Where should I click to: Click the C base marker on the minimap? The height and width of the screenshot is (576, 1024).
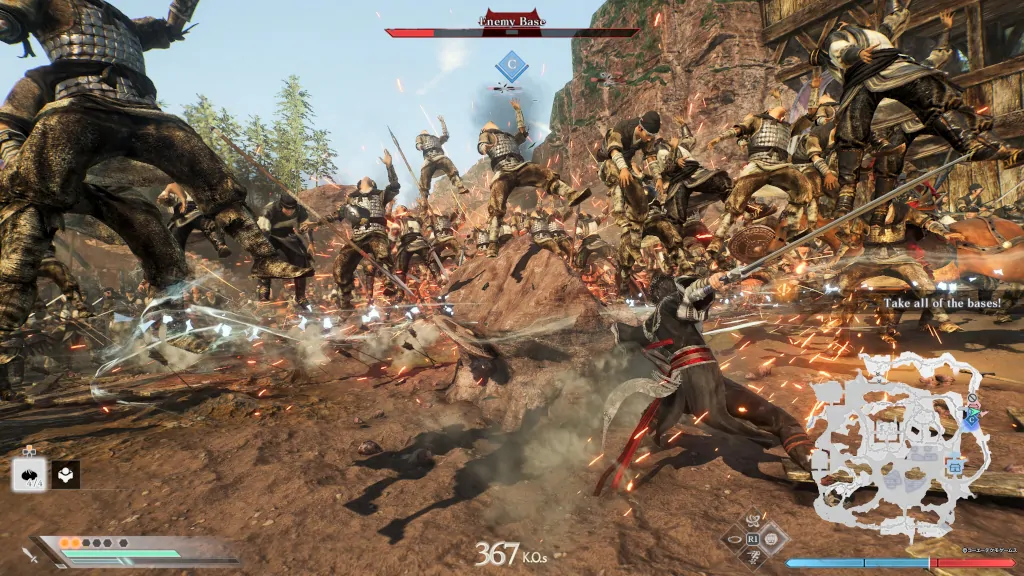971,420
